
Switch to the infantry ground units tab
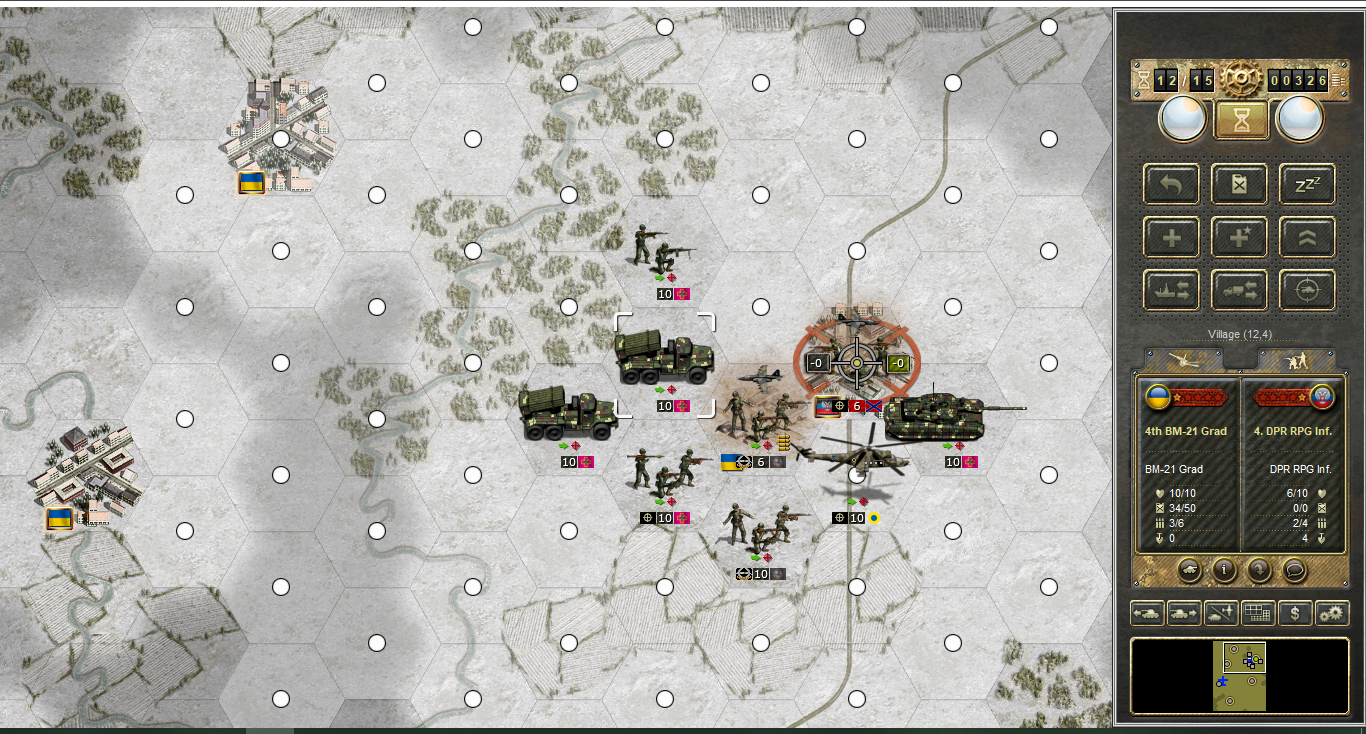[1297, 360]
